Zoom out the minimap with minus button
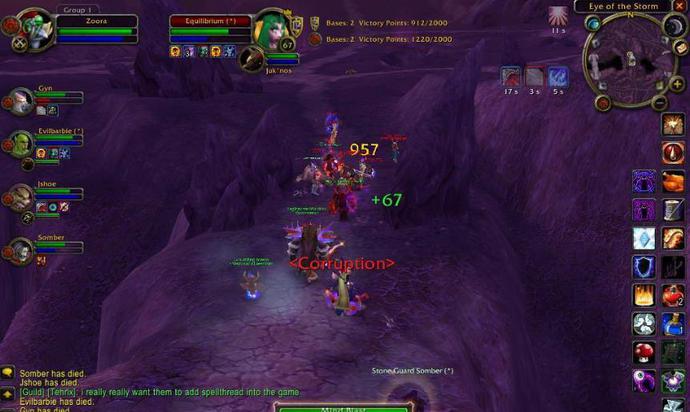 (660, 102)
